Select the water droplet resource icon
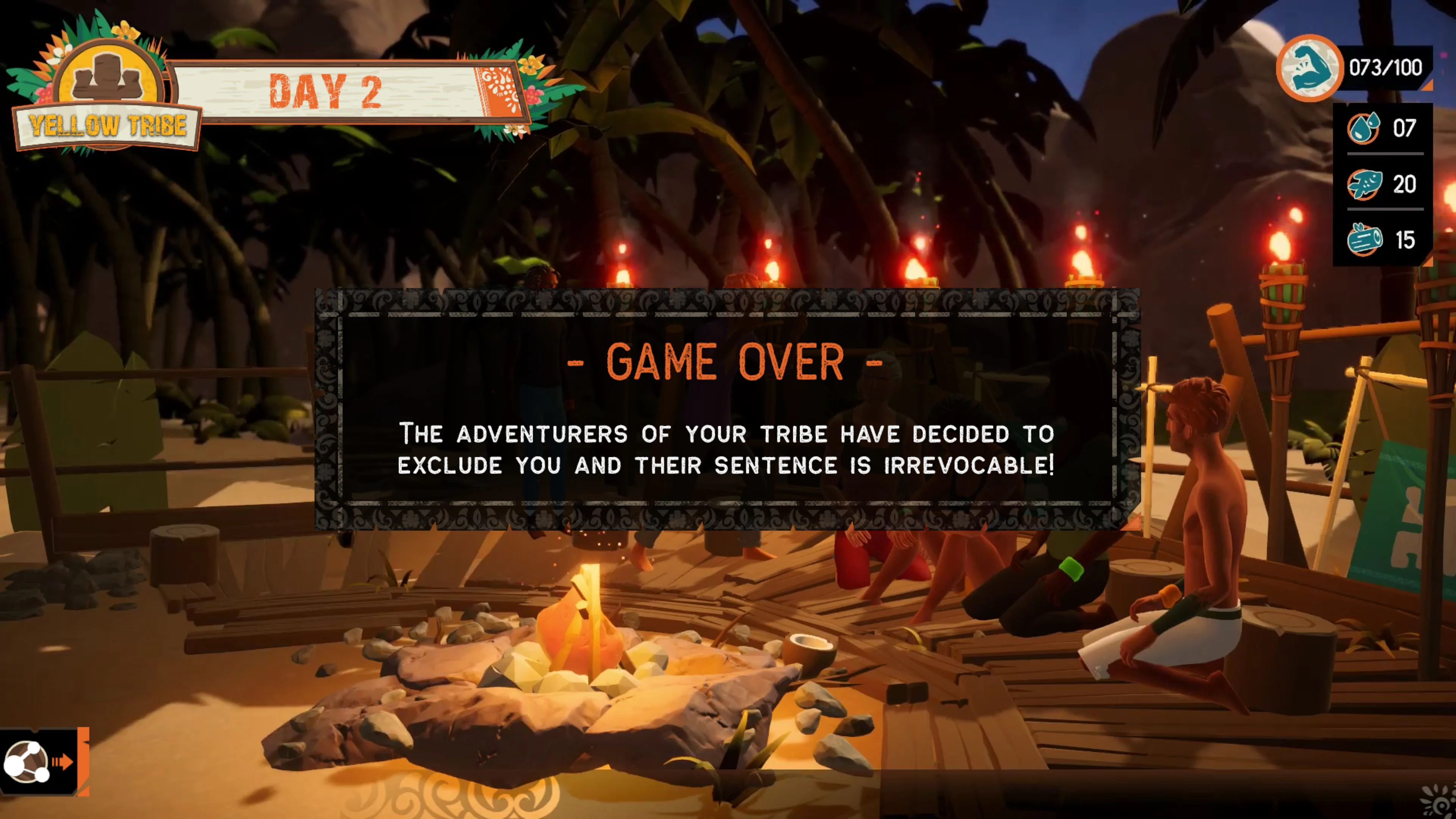This screenshot has height=819, width=1456. click(1364, 129)
